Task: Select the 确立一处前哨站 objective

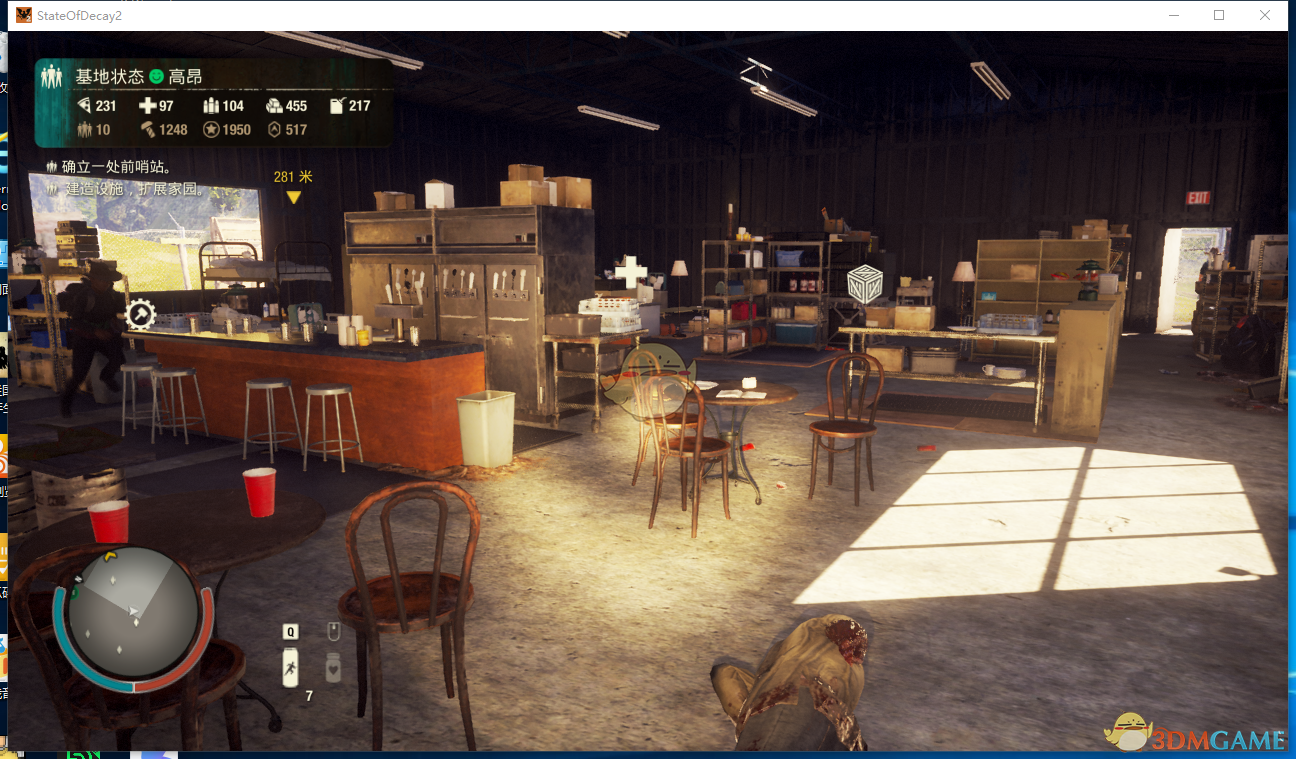Action: pyautogui.click(x=110, y=167)
